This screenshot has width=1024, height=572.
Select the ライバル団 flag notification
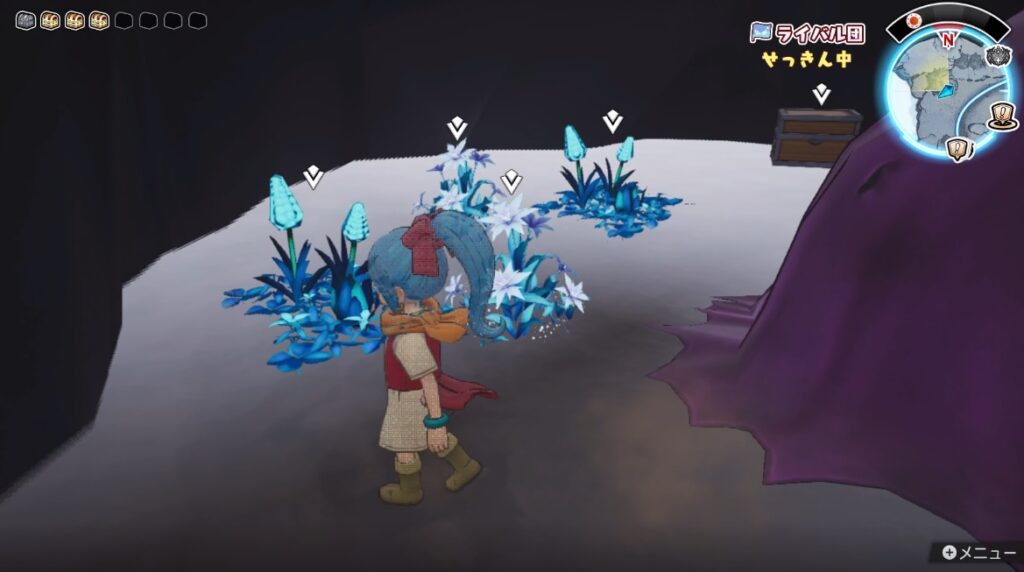(807, 32)
